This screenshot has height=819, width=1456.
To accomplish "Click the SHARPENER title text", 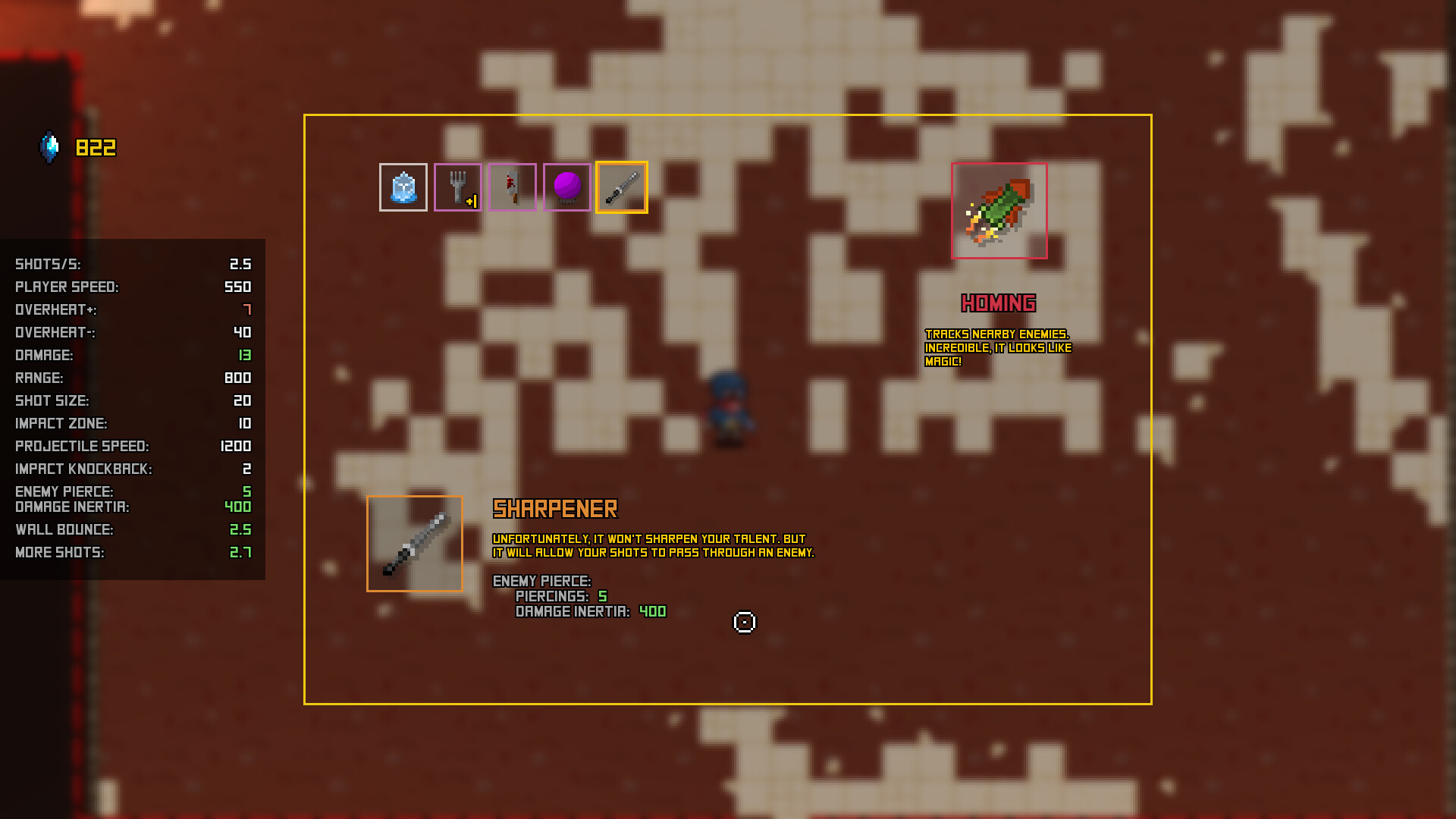I will [555, 508].
